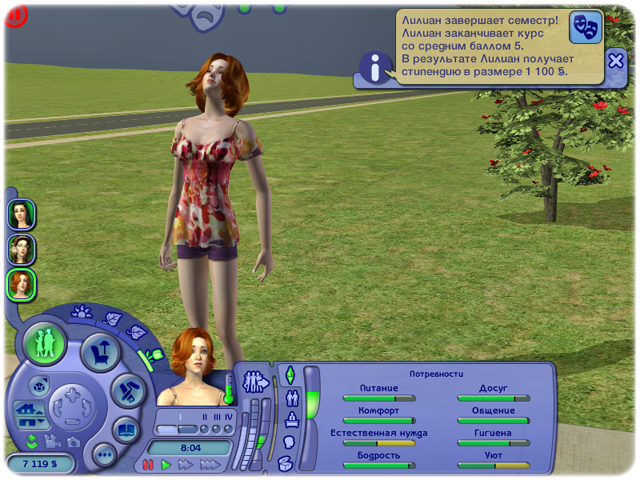Take a snapshot with the camera icon

(x=72, y=441)
